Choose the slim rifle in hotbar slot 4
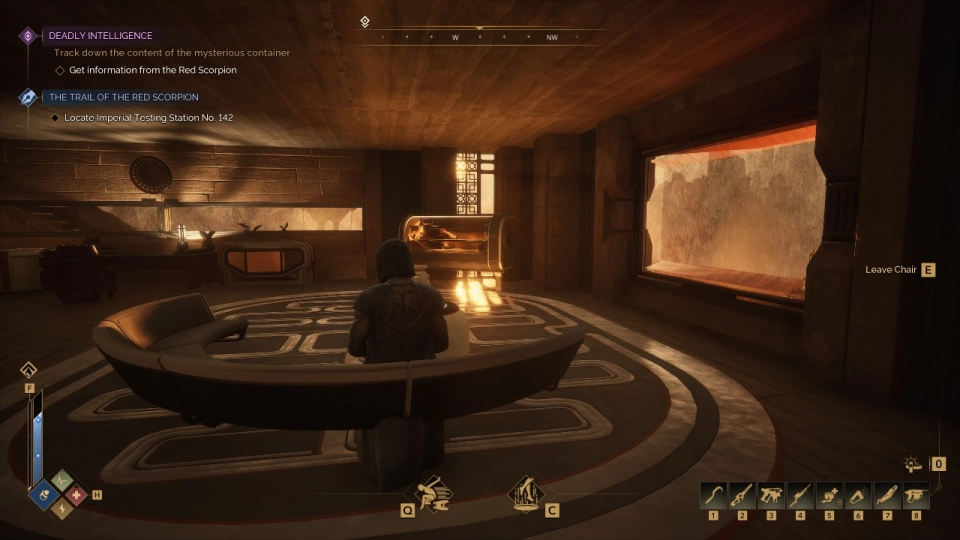This screenshot has height=540, width=960. [x=800, y=494]
